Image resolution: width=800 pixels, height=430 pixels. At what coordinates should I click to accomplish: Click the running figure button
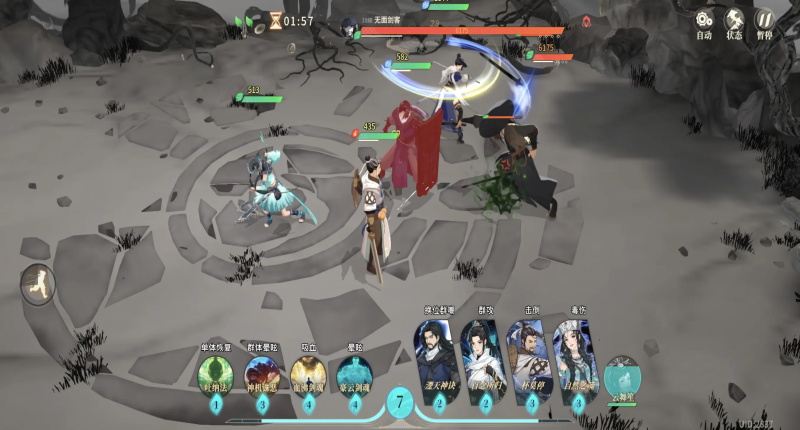coord(37,283)
